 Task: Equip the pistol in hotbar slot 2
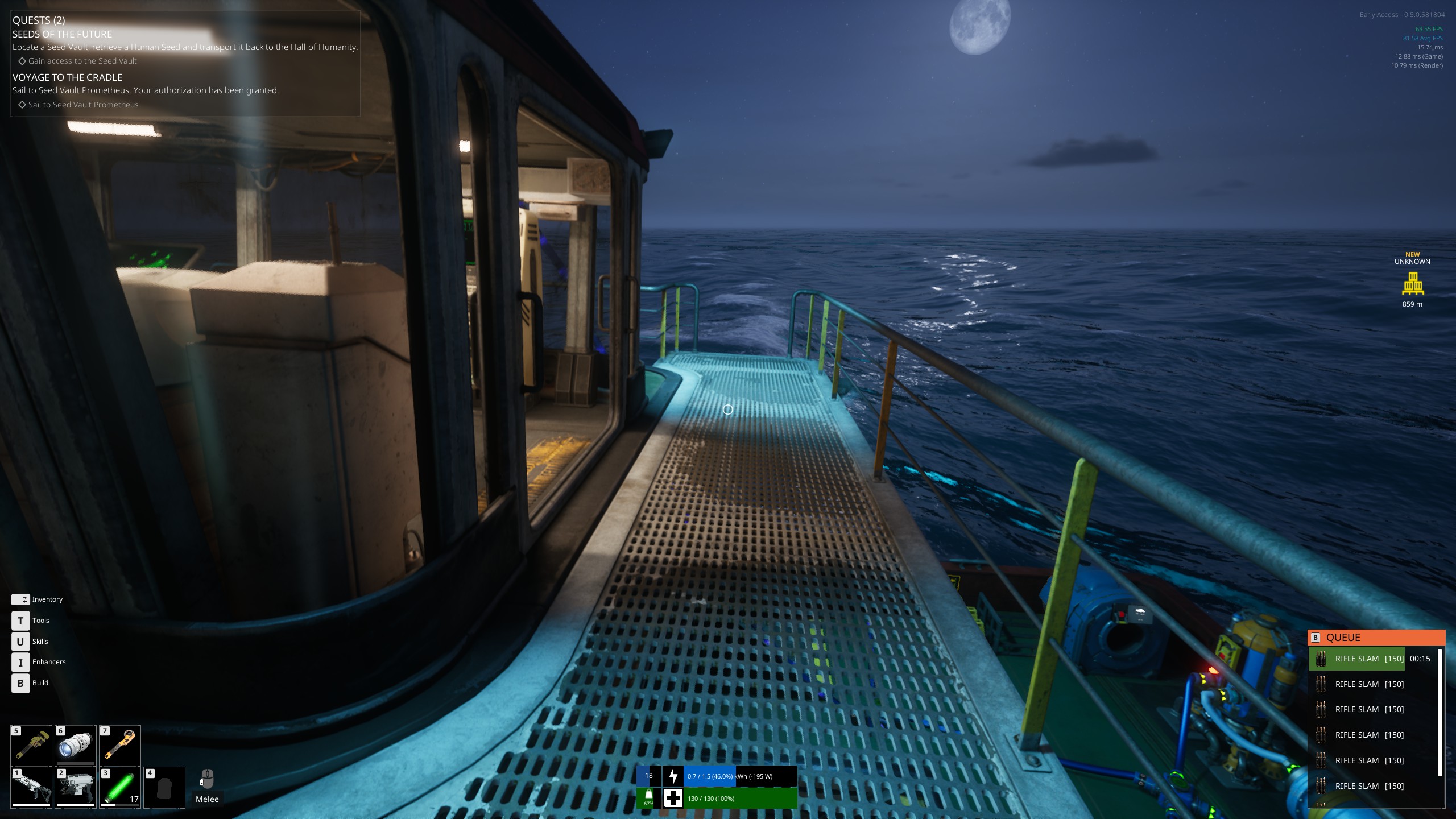point(76,787)
